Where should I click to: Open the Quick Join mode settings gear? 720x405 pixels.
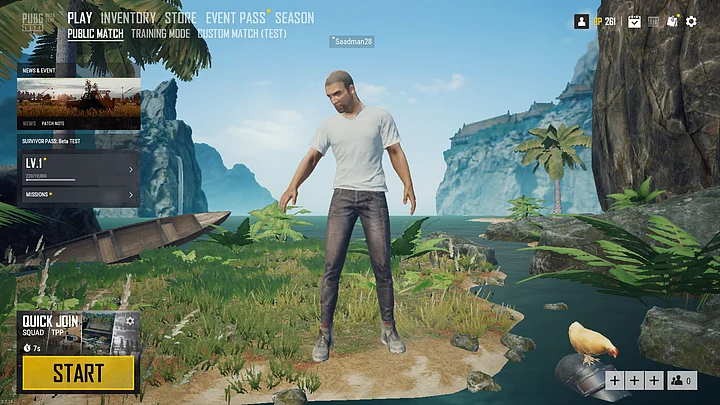129,321
